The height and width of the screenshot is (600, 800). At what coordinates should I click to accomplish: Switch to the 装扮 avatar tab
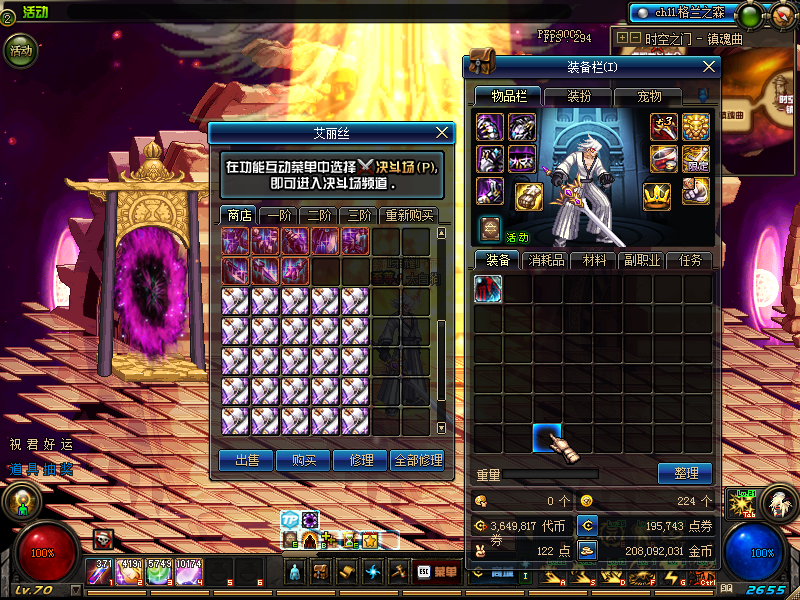pyautogui.click(x=579, y=97)
